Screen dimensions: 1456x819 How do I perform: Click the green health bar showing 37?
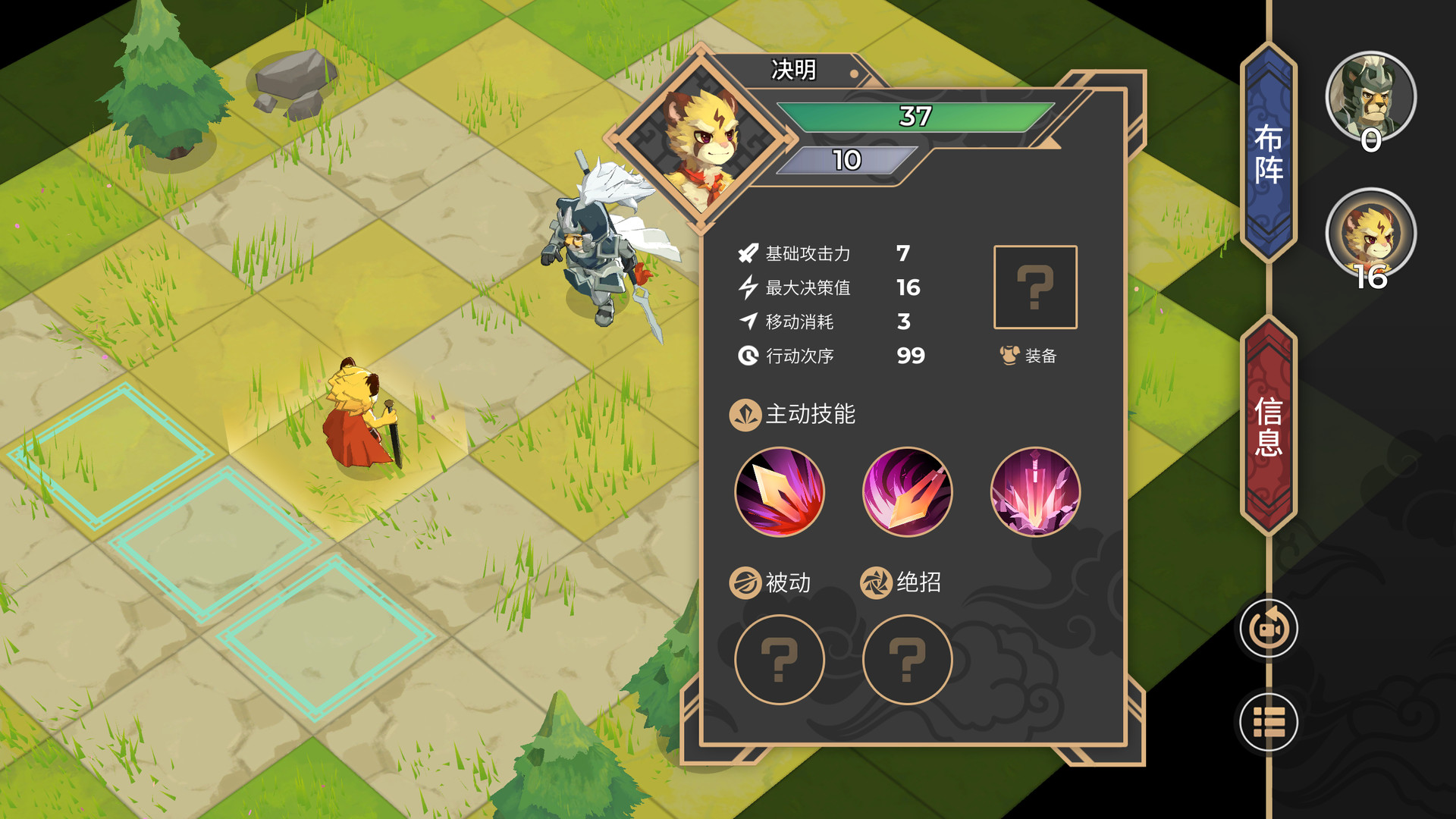pos(914,115)
